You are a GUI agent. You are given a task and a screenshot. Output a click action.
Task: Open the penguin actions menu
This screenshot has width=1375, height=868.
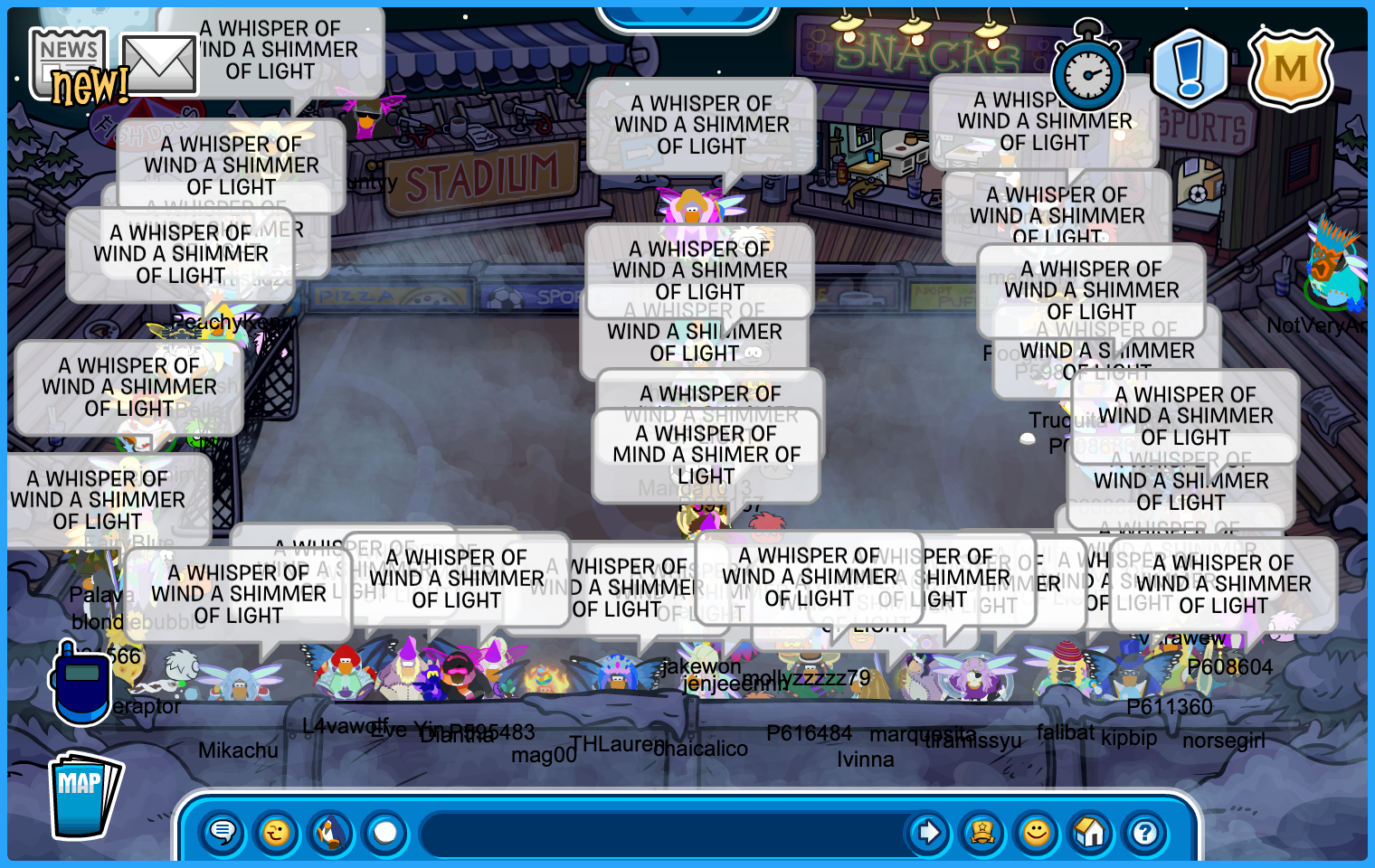click(331, 832)
